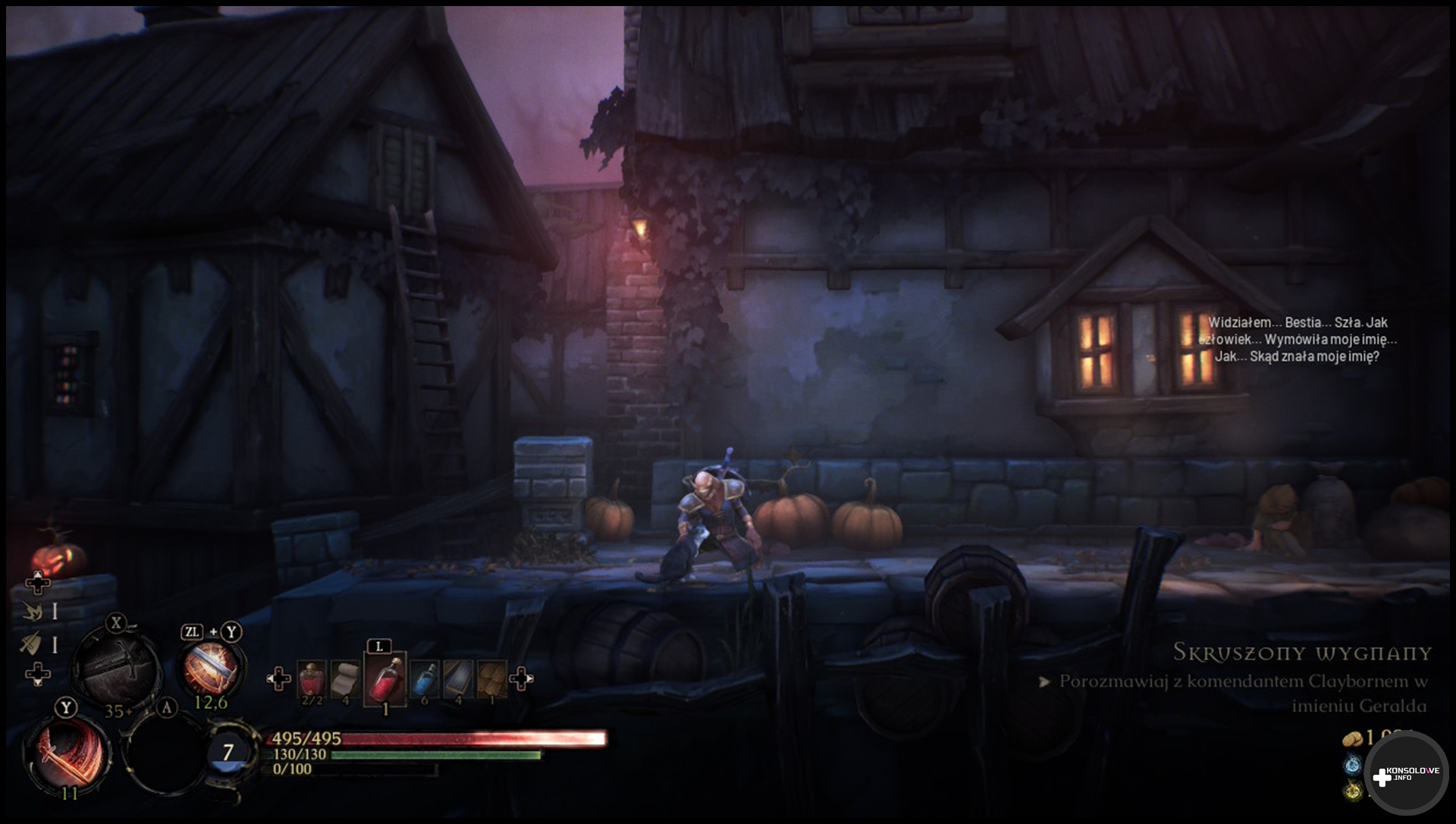Choose the scroll item in the hotbar
The height and width of the screenshot is (824, 1456).
346,678
